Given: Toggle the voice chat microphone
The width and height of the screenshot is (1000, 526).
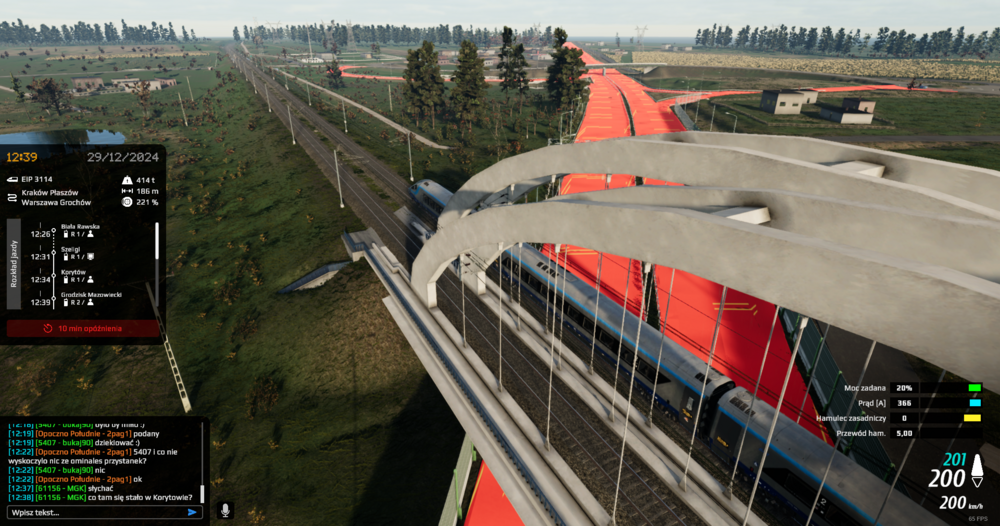Looking at the screenshot, I should [226, 510].
